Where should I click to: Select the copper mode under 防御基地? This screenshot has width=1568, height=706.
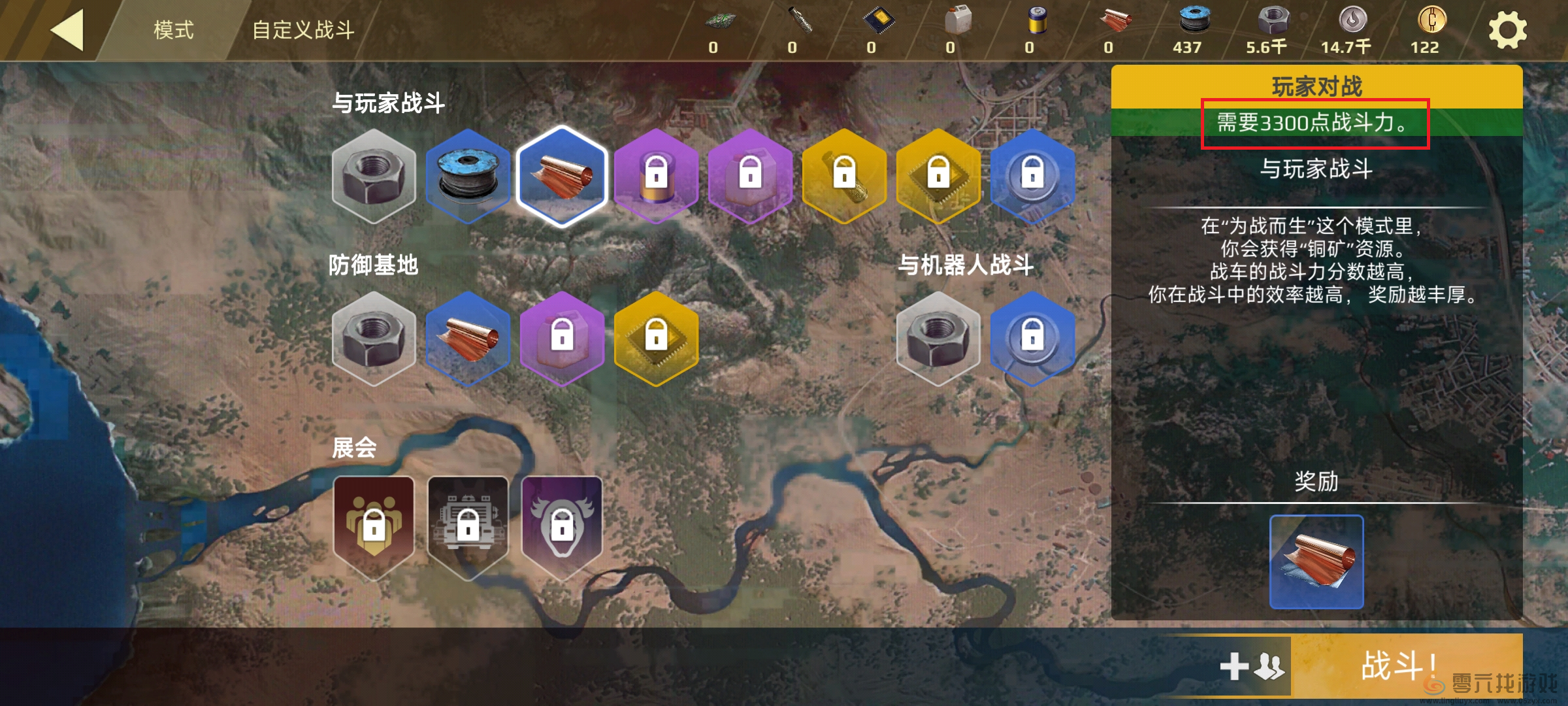[468, 338]
